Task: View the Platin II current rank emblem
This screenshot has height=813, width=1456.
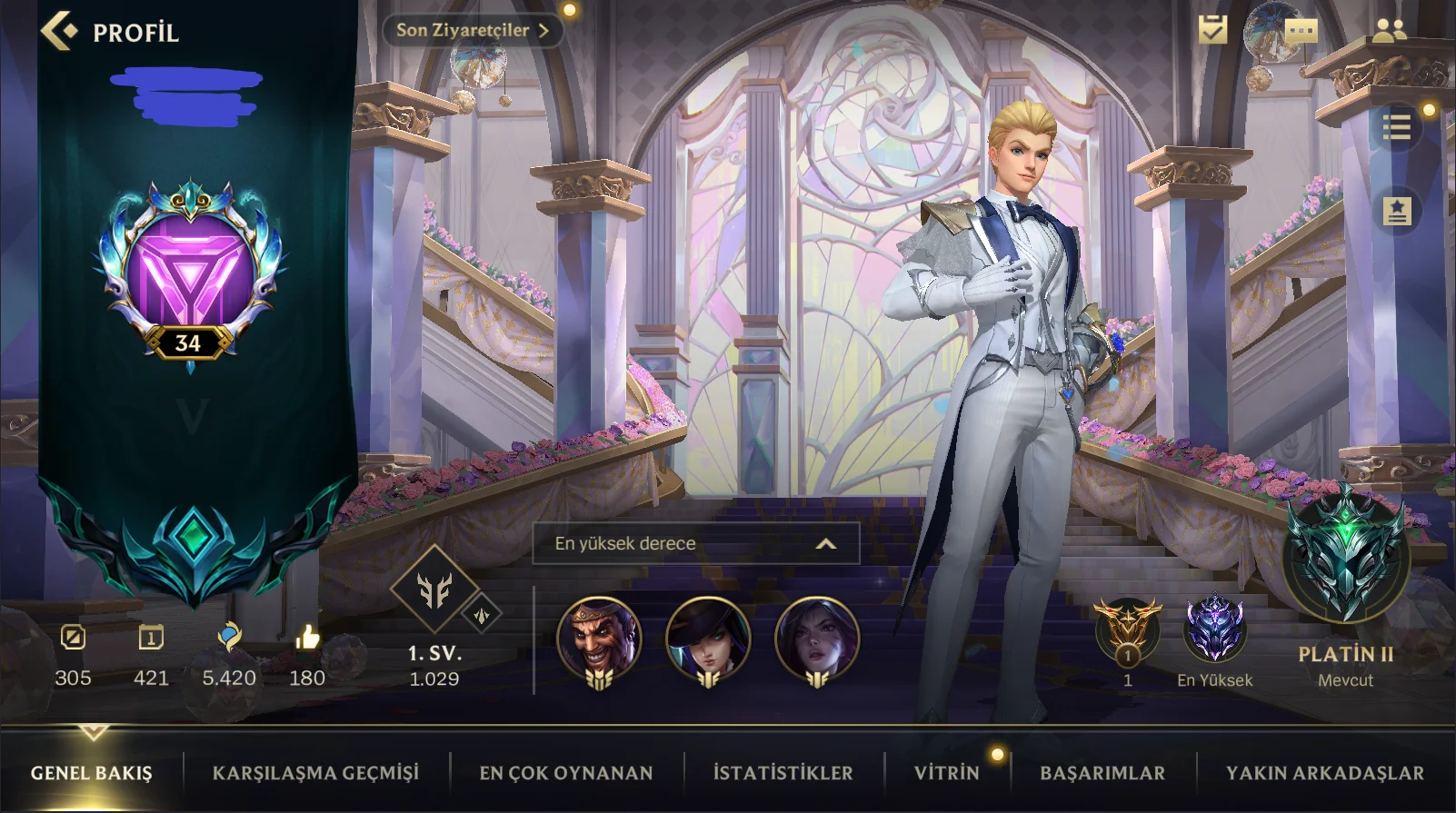Action: tap(1346, 556)
